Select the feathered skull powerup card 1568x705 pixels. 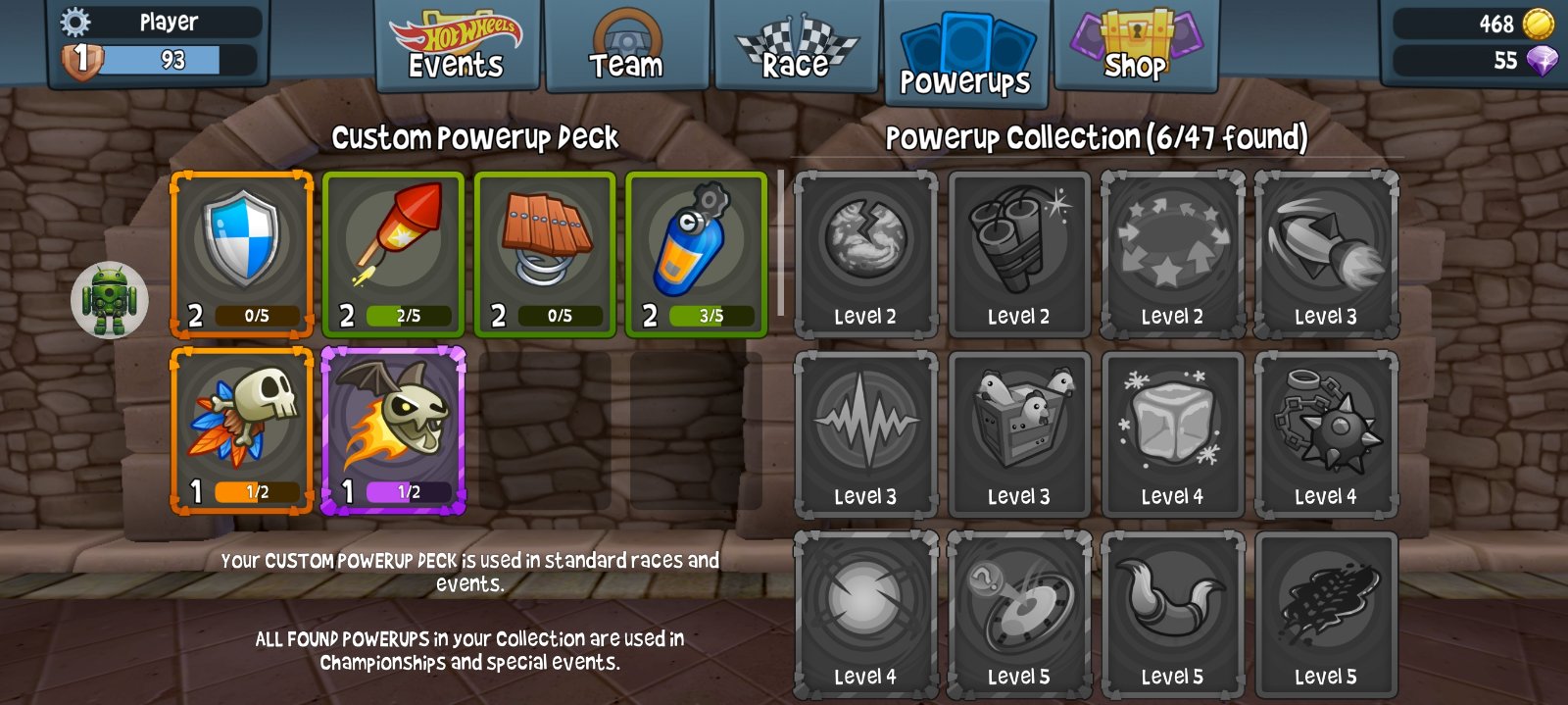point(242,429)
